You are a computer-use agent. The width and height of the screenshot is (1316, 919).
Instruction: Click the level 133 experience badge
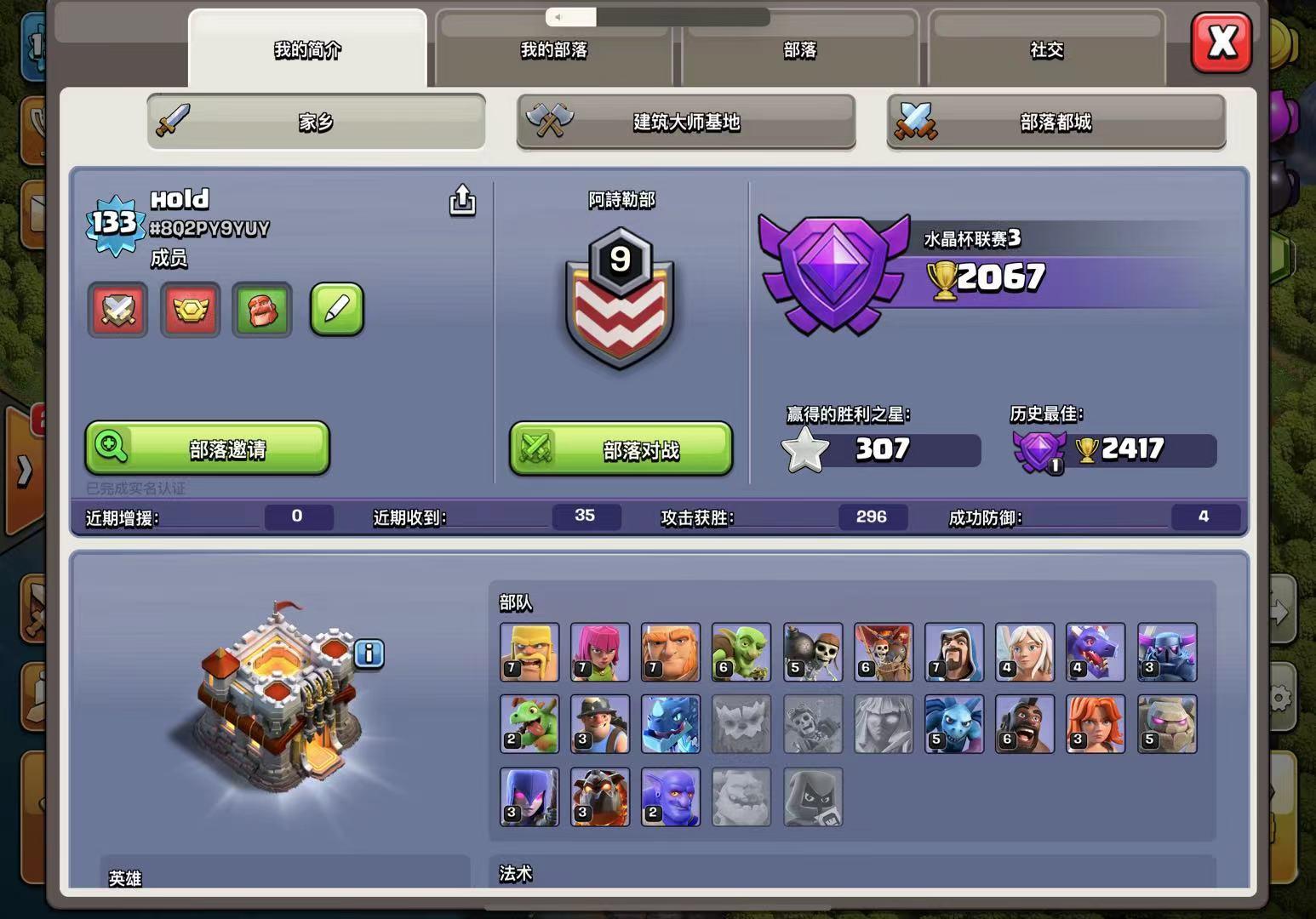pyautogui.click(x=117, y=223)
